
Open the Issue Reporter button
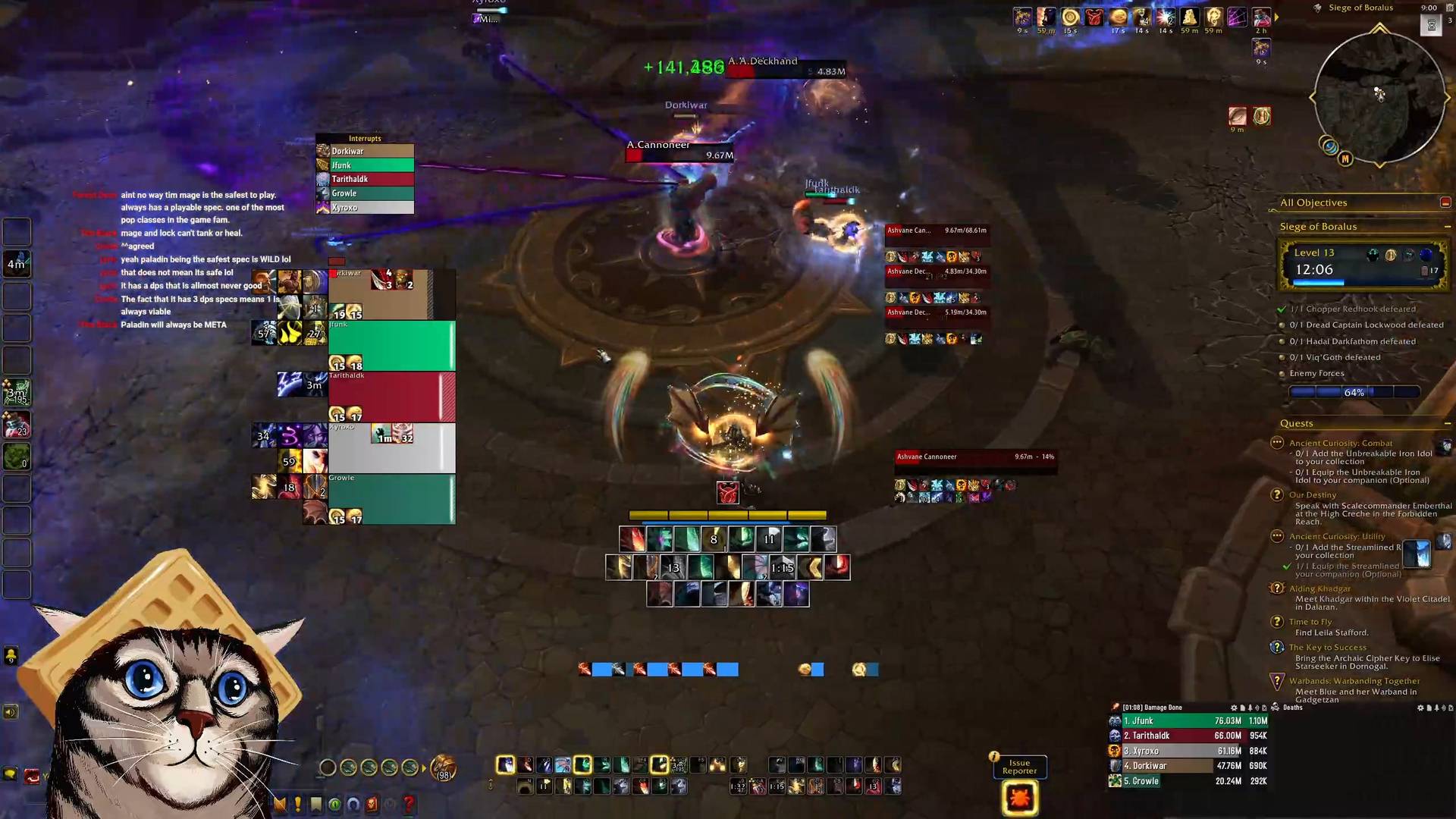coord(1019,767)
